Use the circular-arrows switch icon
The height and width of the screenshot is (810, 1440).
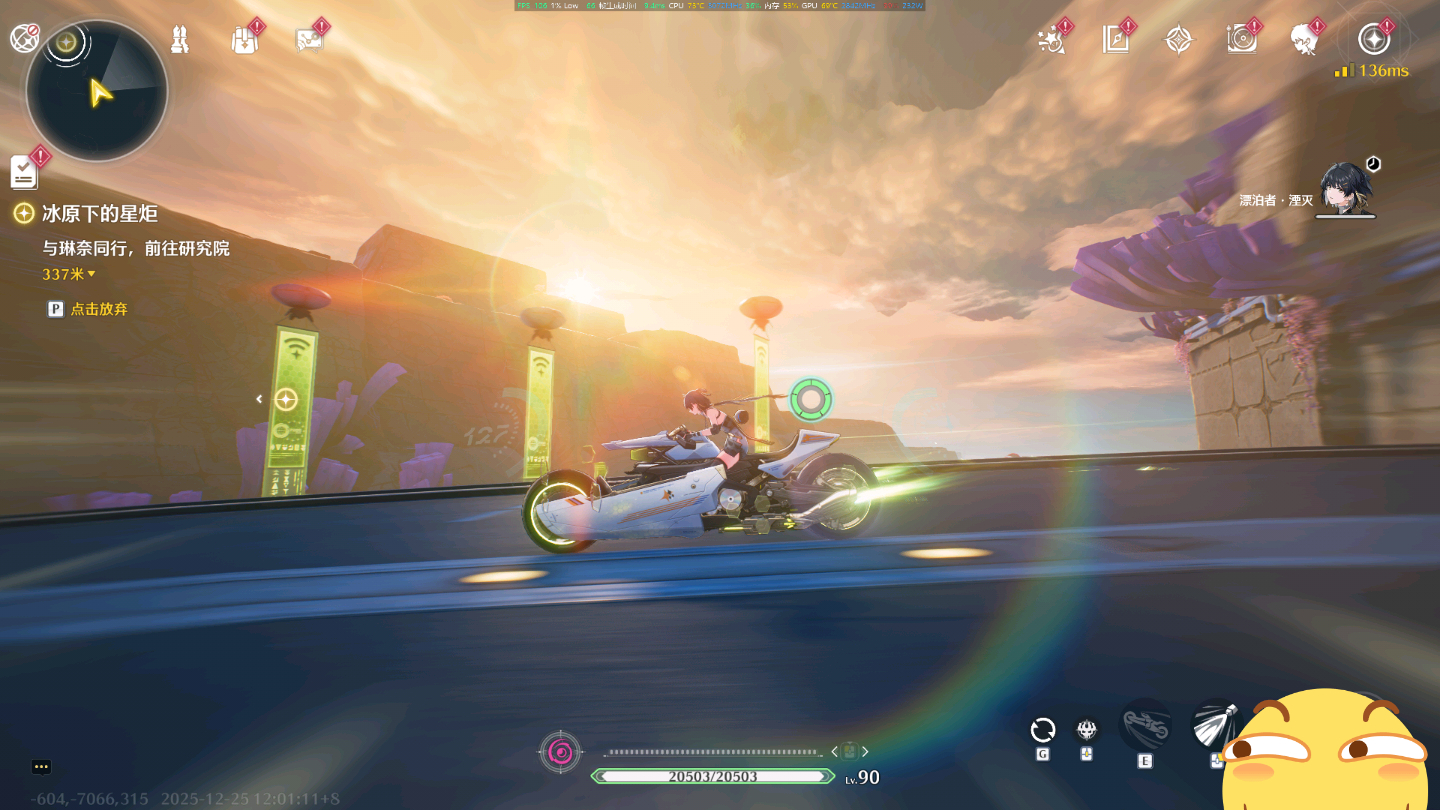pos(1043,730)
